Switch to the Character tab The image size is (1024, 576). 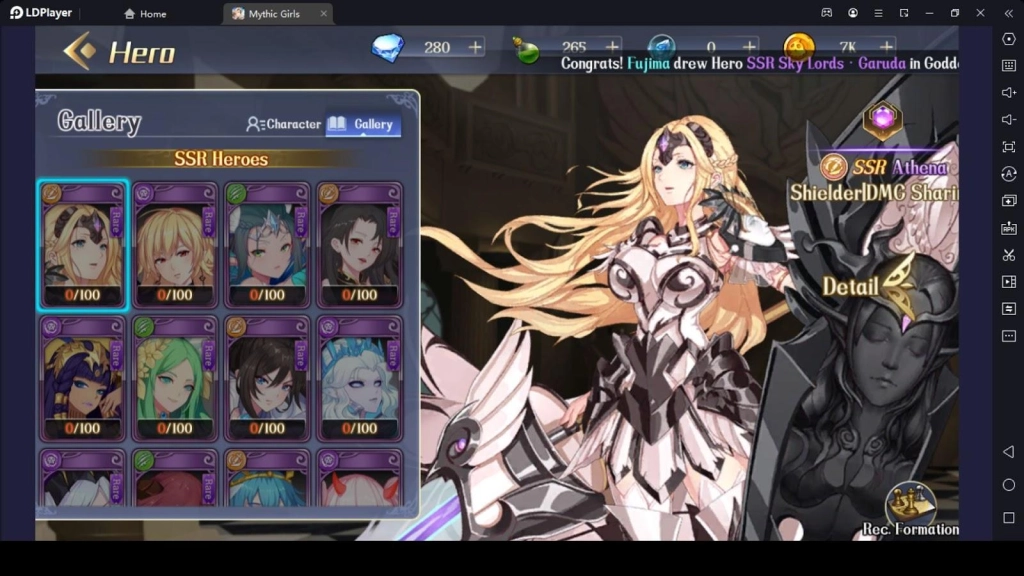(x=284, y=124)
